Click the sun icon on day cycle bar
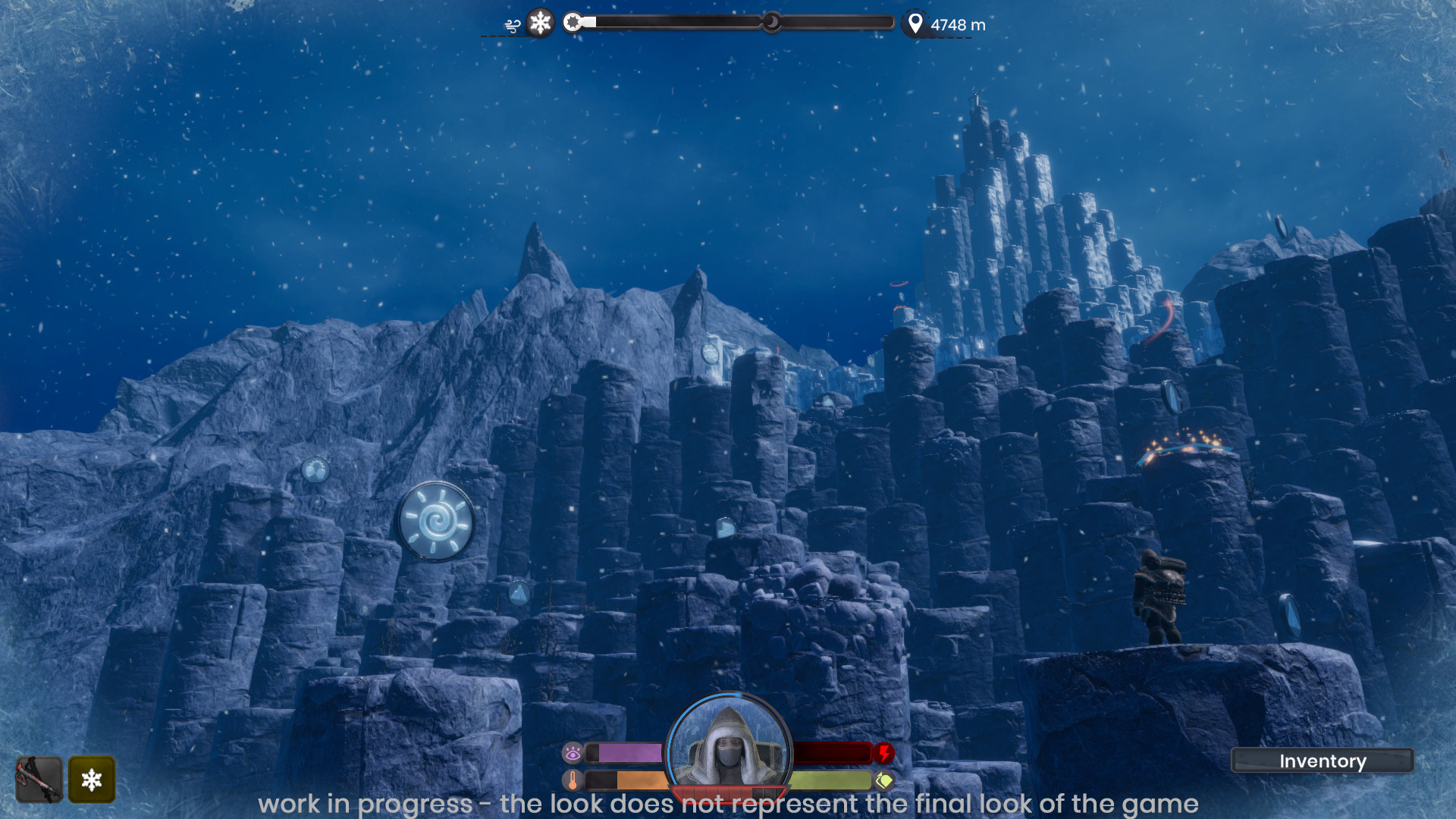Screen dimensions: 1456x819 click(x=573, y=22)
